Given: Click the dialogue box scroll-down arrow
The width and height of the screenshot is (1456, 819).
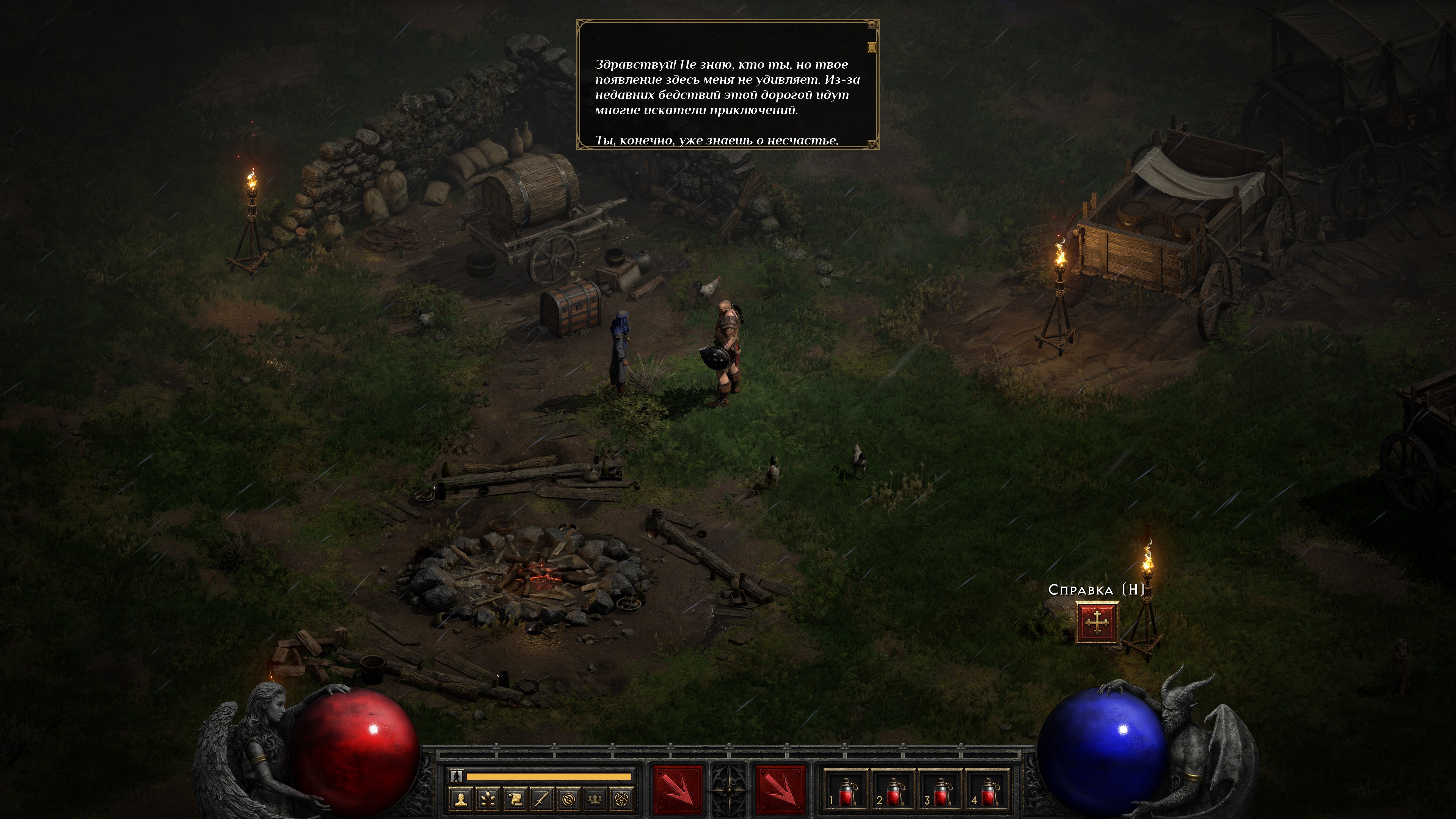Looking at the screenshot, I should pos(872,144).
